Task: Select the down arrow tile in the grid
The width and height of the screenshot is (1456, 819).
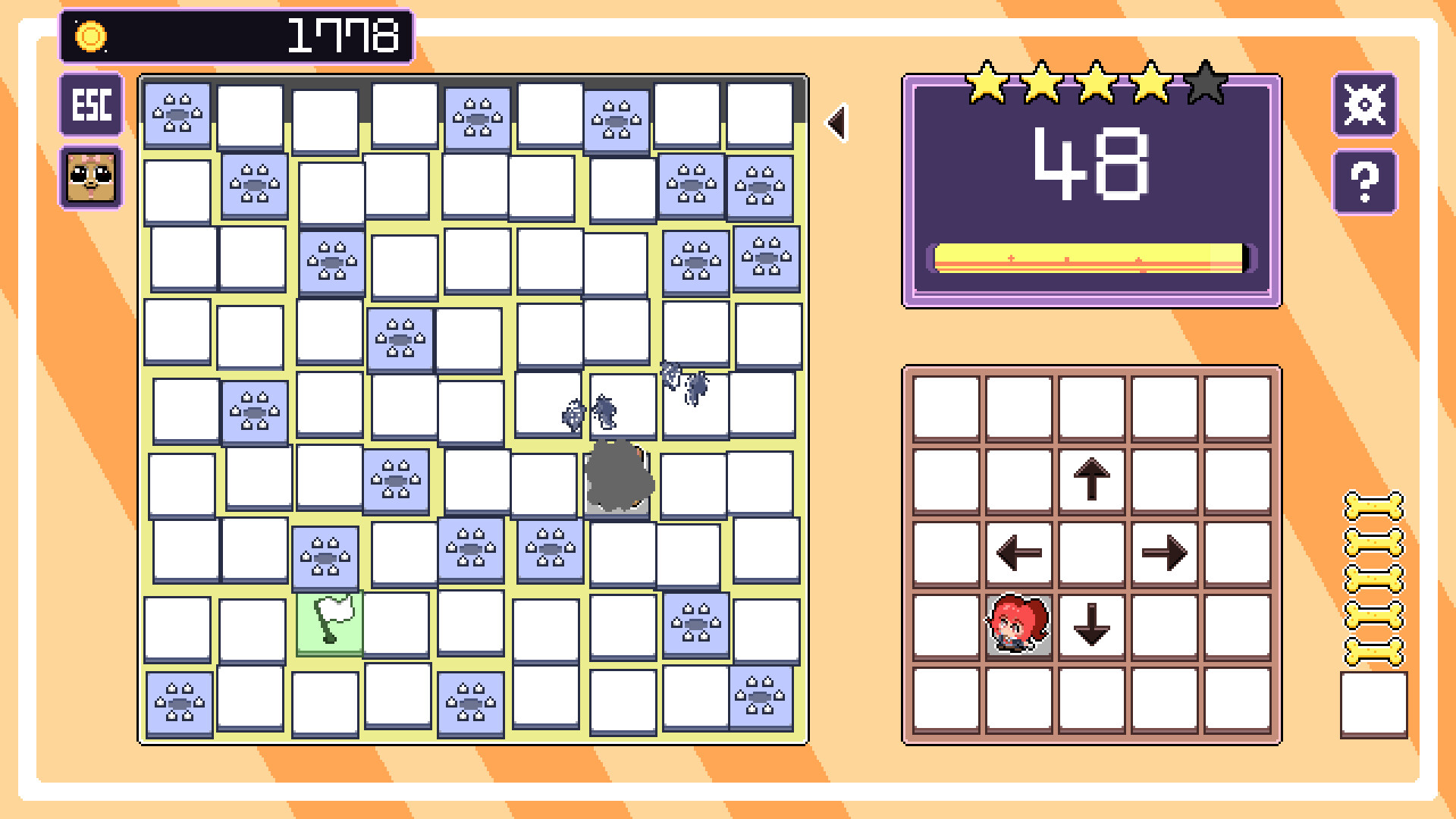Action: (x=1090, y=626)
